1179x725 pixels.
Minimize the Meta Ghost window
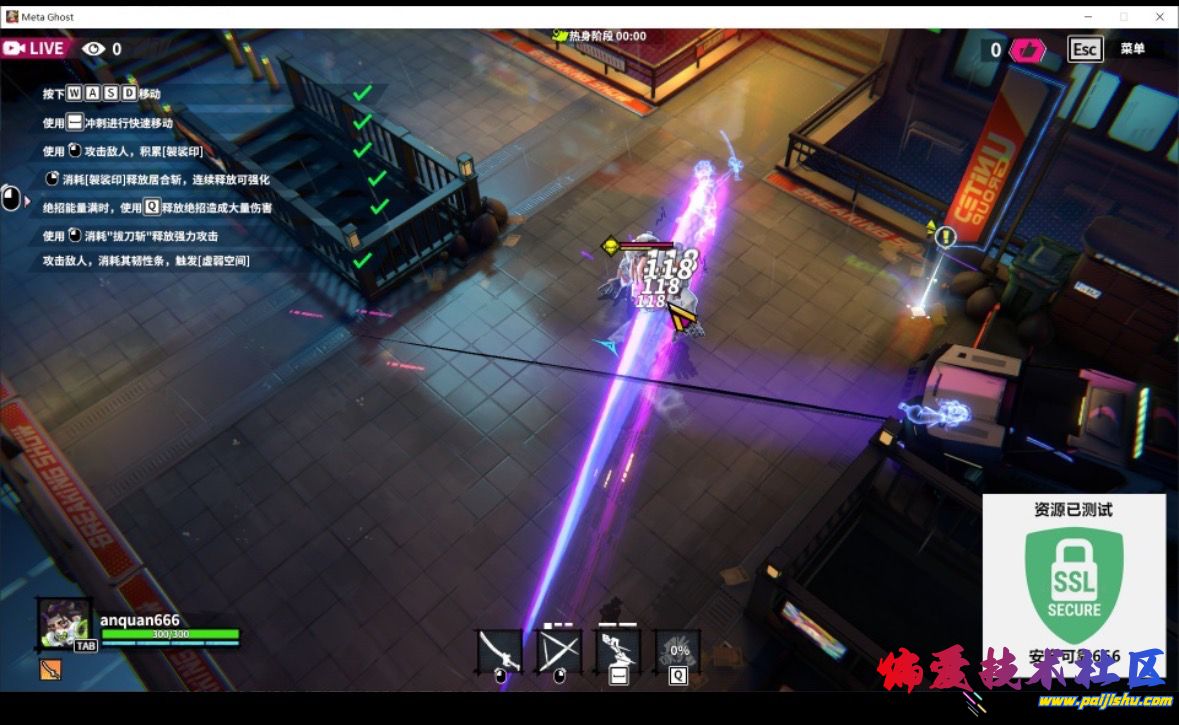pos(1087,17)
